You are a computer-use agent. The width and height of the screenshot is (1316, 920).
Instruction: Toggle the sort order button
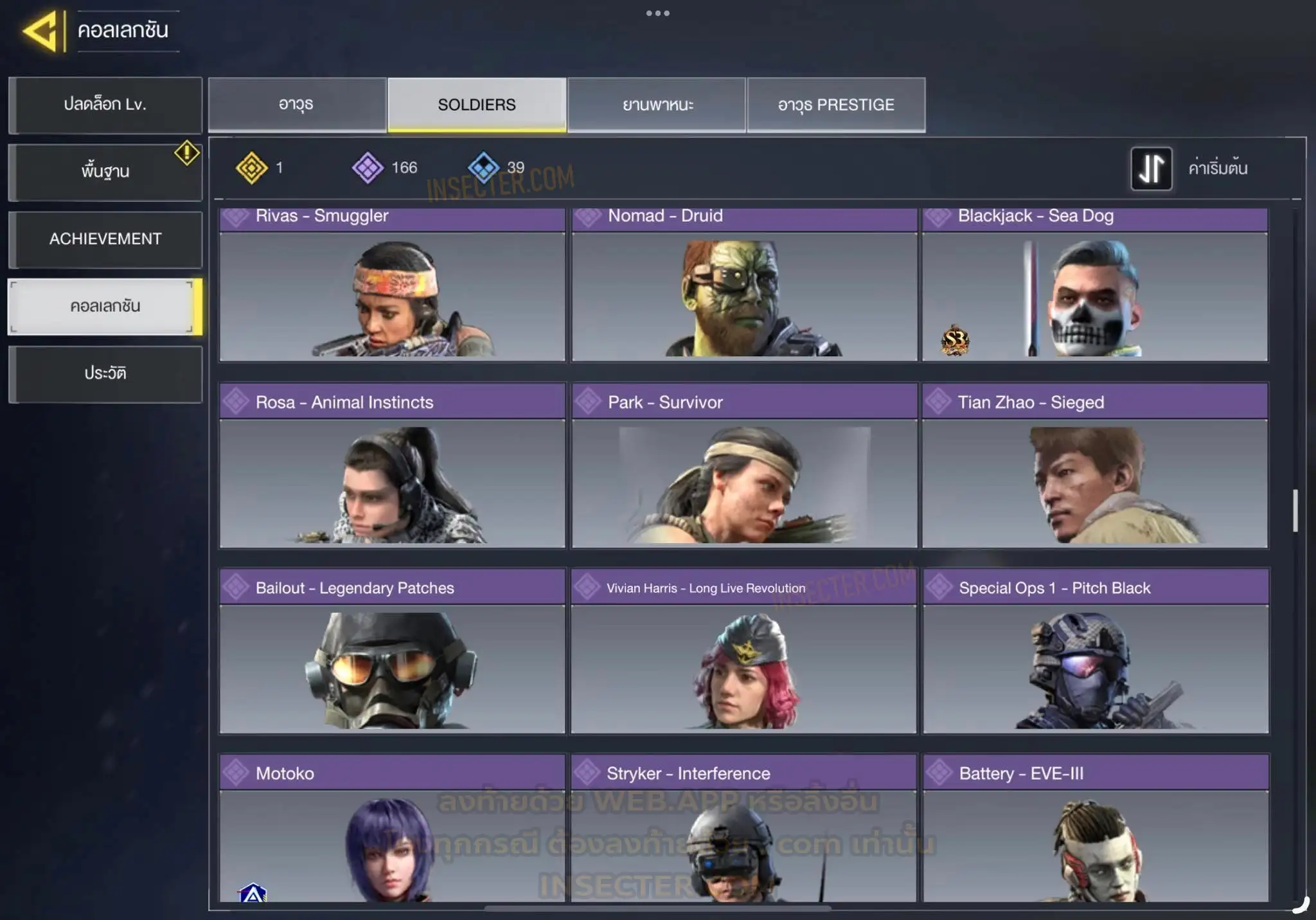[1151, 168]
